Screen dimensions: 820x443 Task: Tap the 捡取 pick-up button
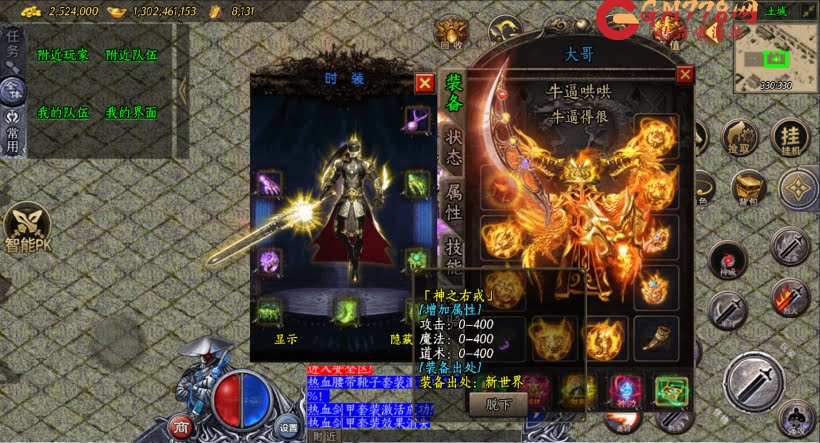[x=740, y=138]
